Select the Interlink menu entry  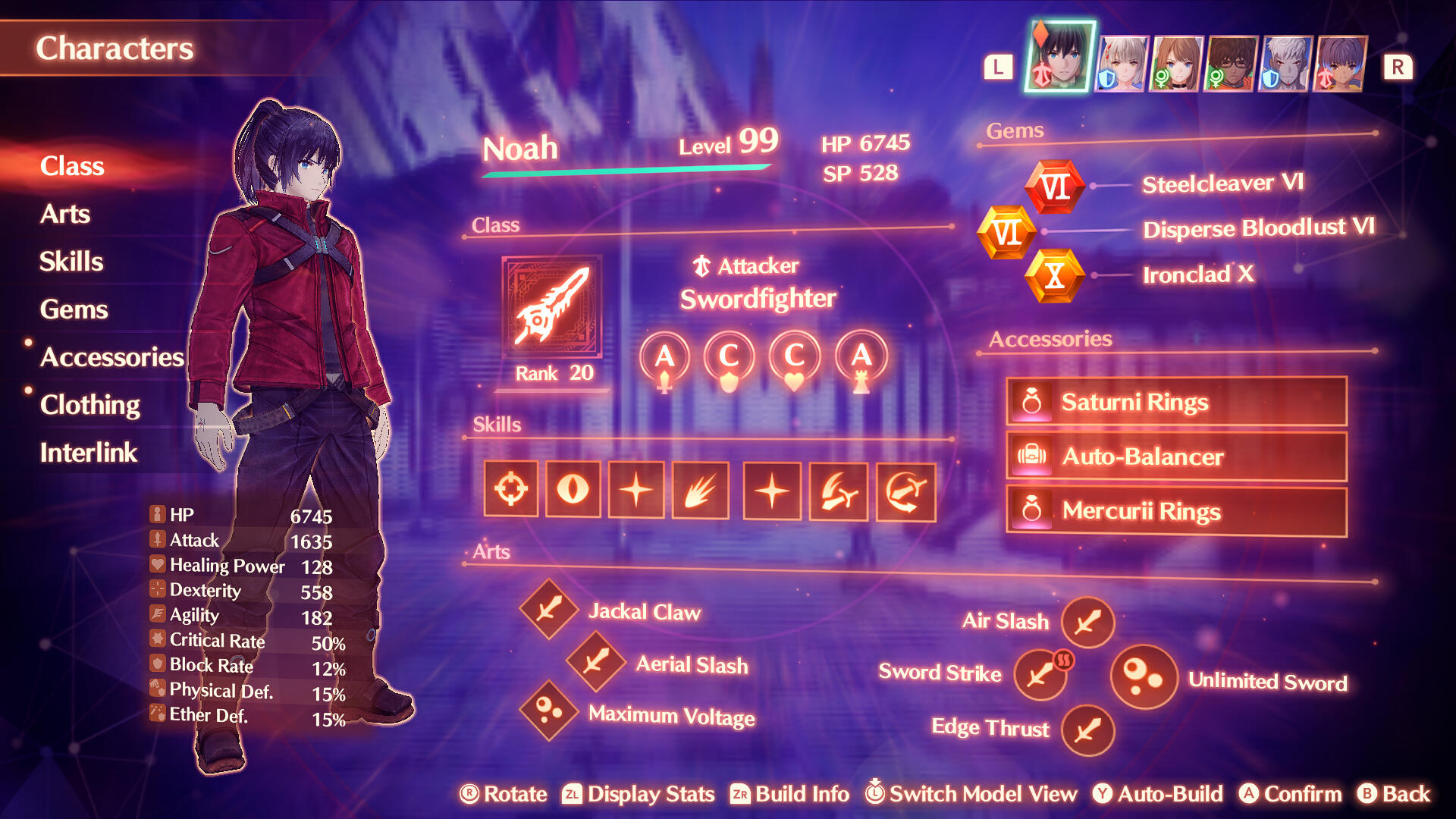click(88, 453)
